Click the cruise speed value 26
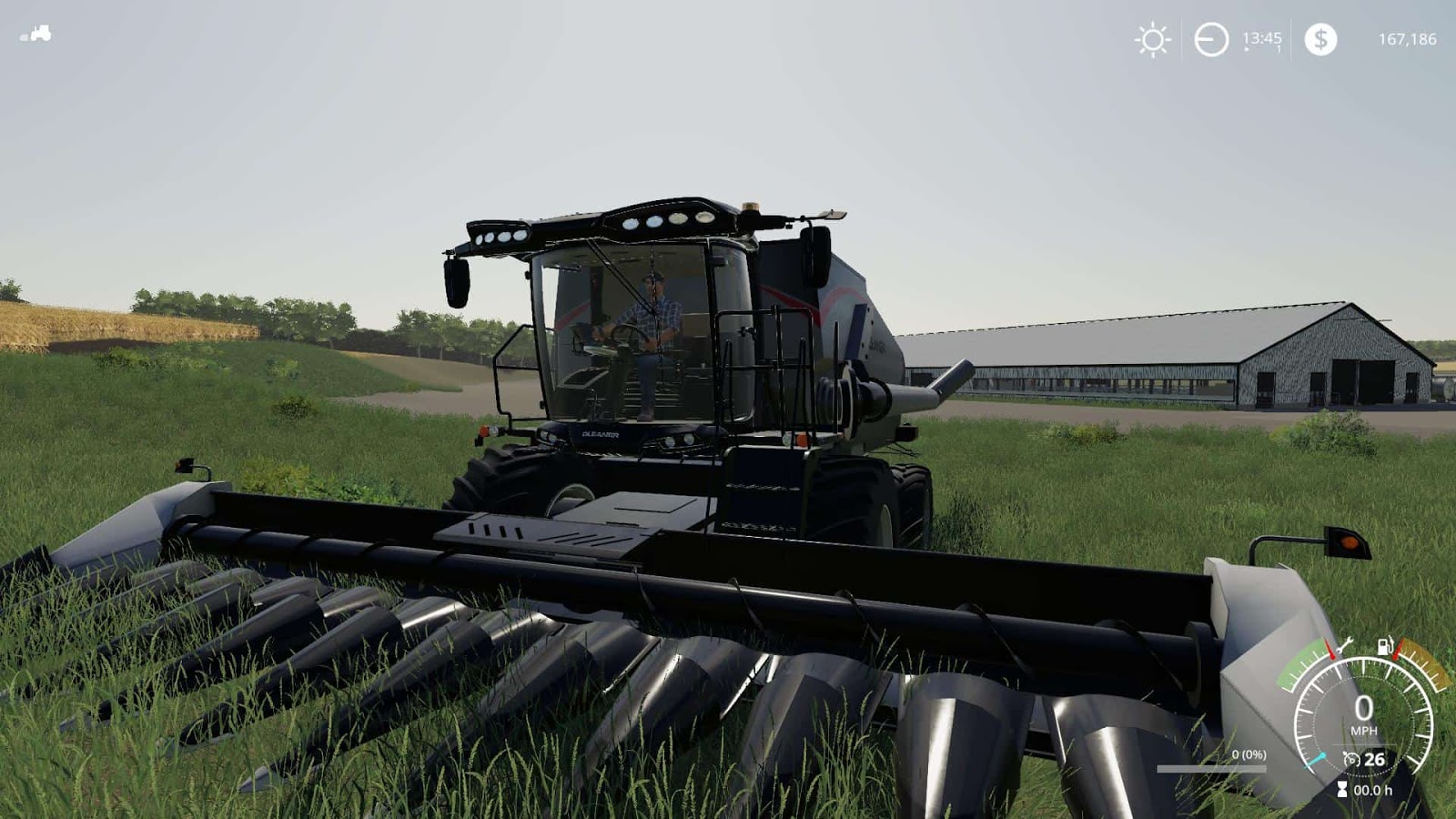This screenshot has width=1456, height=819. (1373, 759)
